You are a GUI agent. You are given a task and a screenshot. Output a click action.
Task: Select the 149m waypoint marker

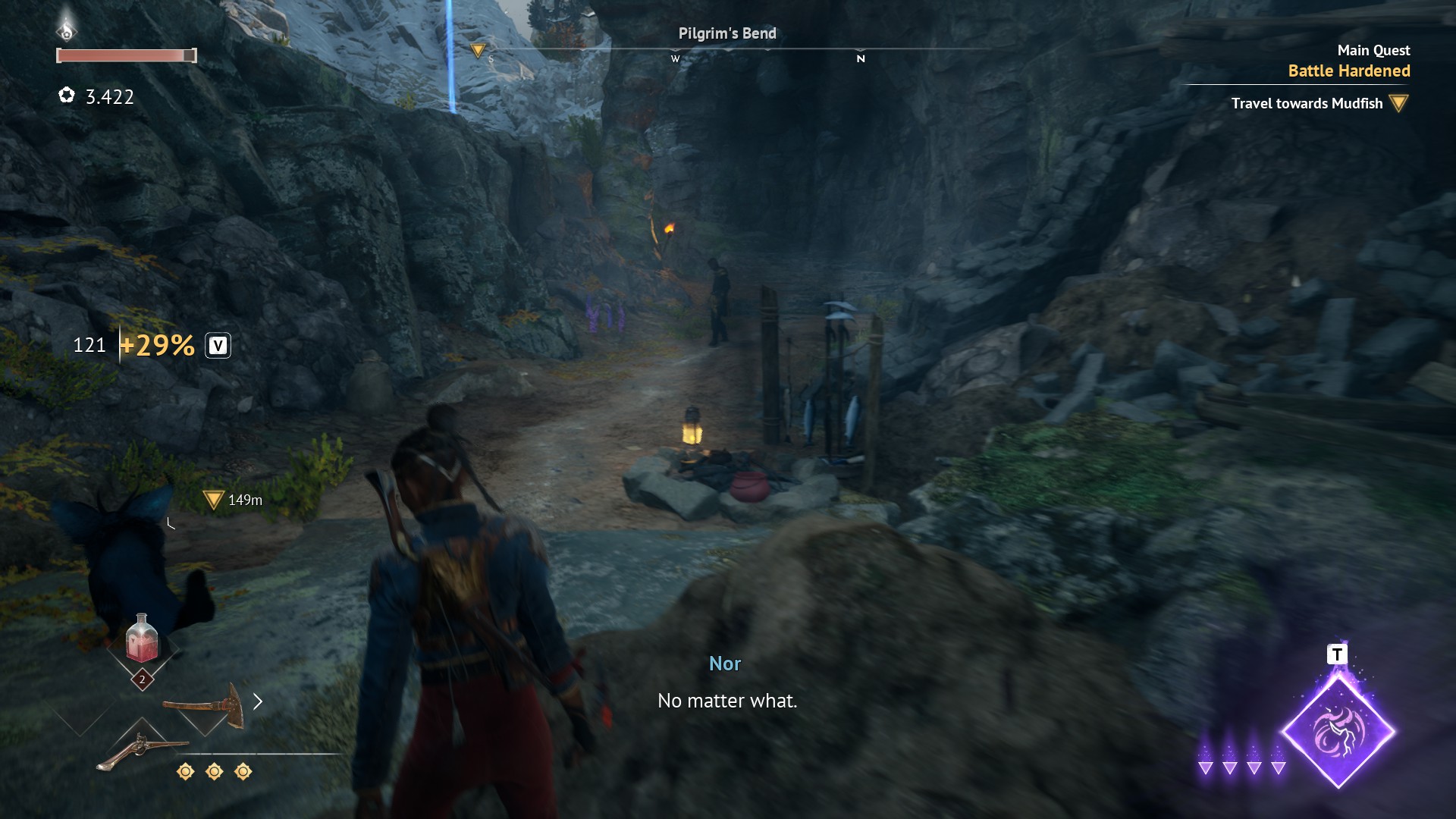213,500
